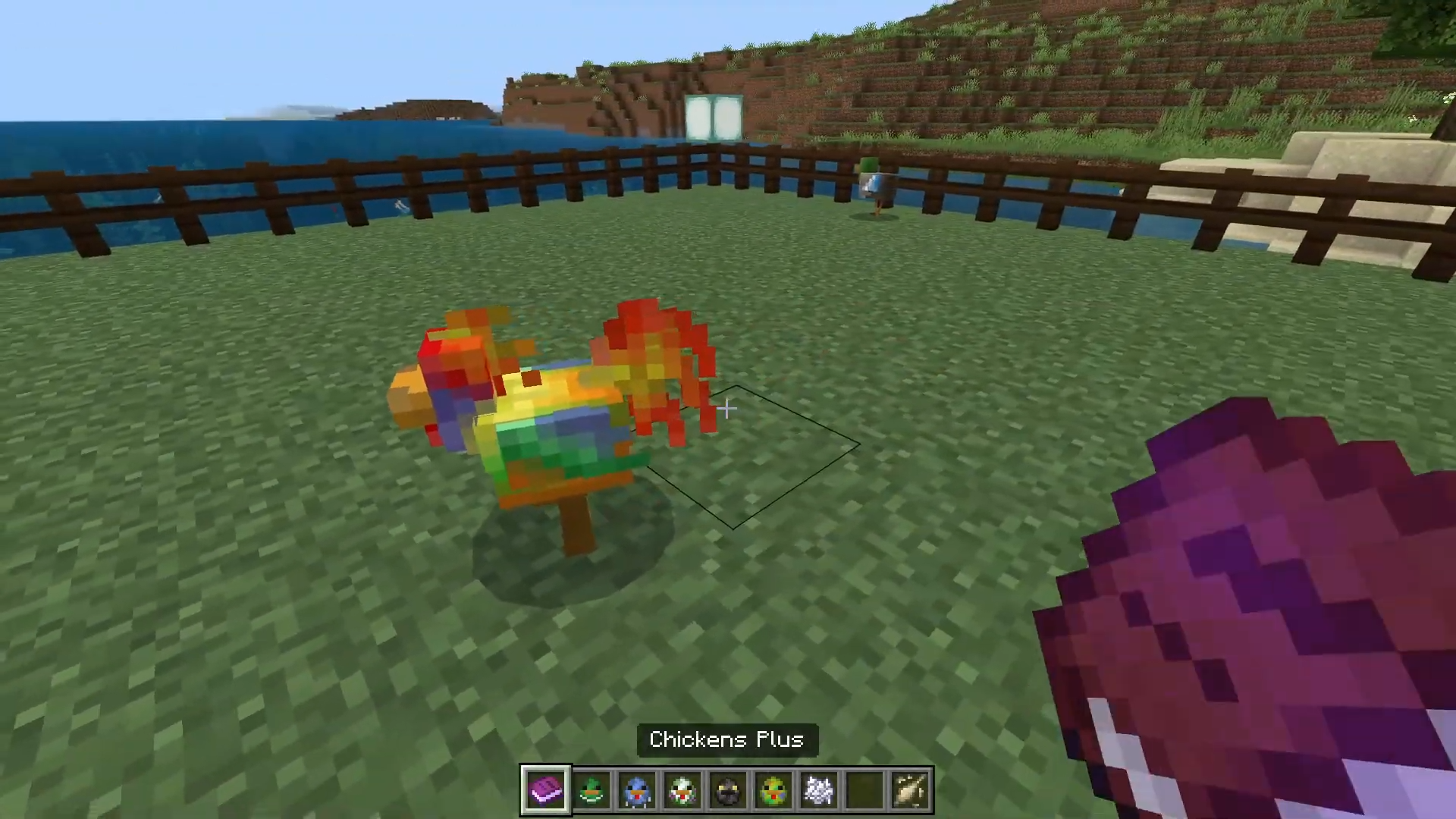Pick the black chicken spawn egg slot
Image resolution: width=1456 pixels, height=819 pixels.
(x=728, y=790)
